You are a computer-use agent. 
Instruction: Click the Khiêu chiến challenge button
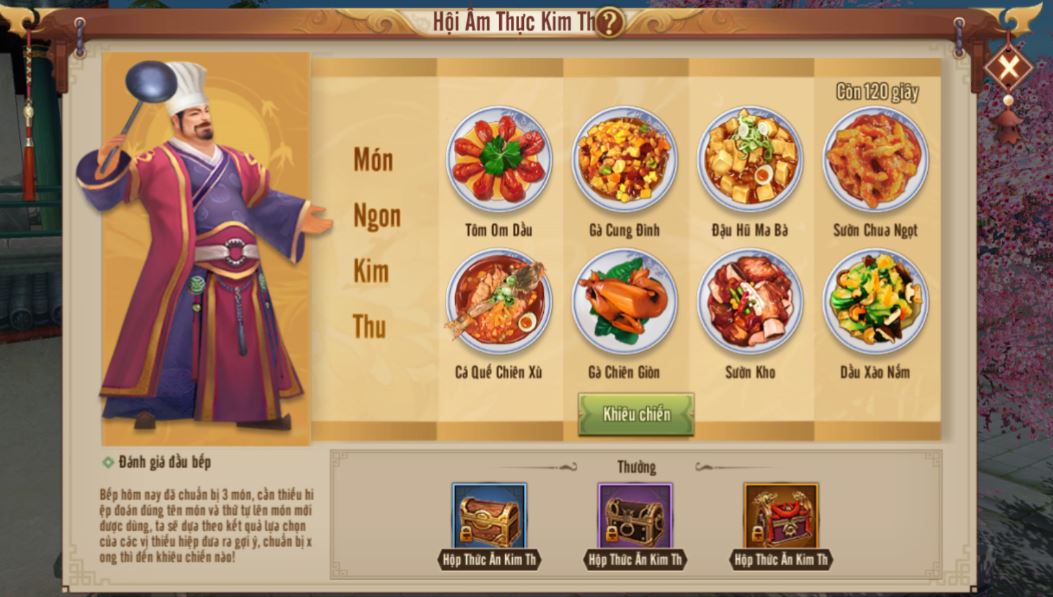636,414
